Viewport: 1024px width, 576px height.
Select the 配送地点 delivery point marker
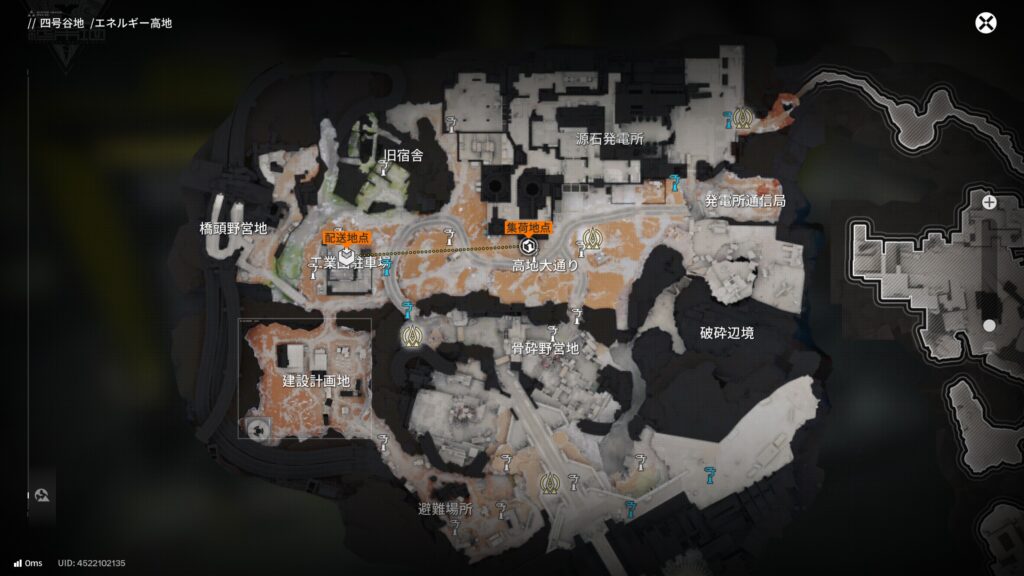pos(344,257)
